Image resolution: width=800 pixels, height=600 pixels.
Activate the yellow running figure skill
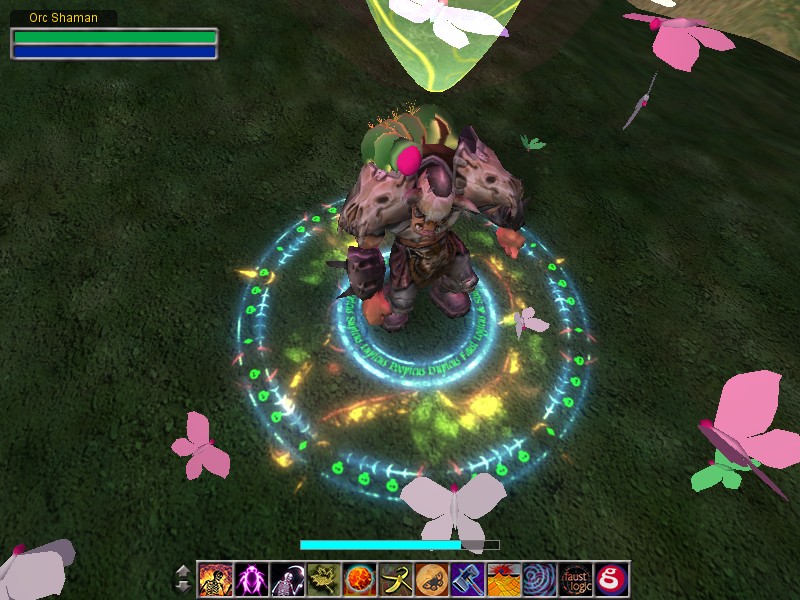396,579
